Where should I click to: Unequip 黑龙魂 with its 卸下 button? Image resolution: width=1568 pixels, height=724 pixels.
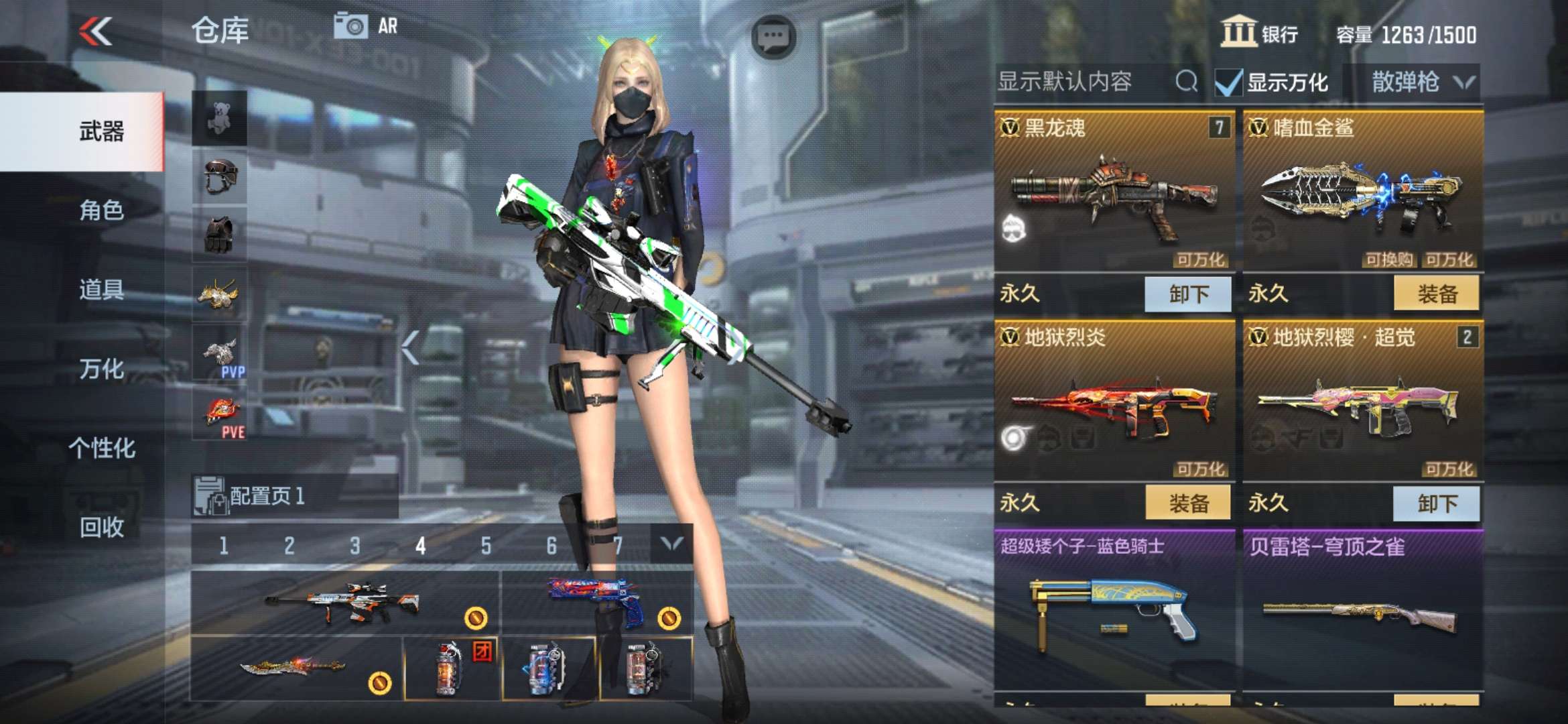(1187, 294)
